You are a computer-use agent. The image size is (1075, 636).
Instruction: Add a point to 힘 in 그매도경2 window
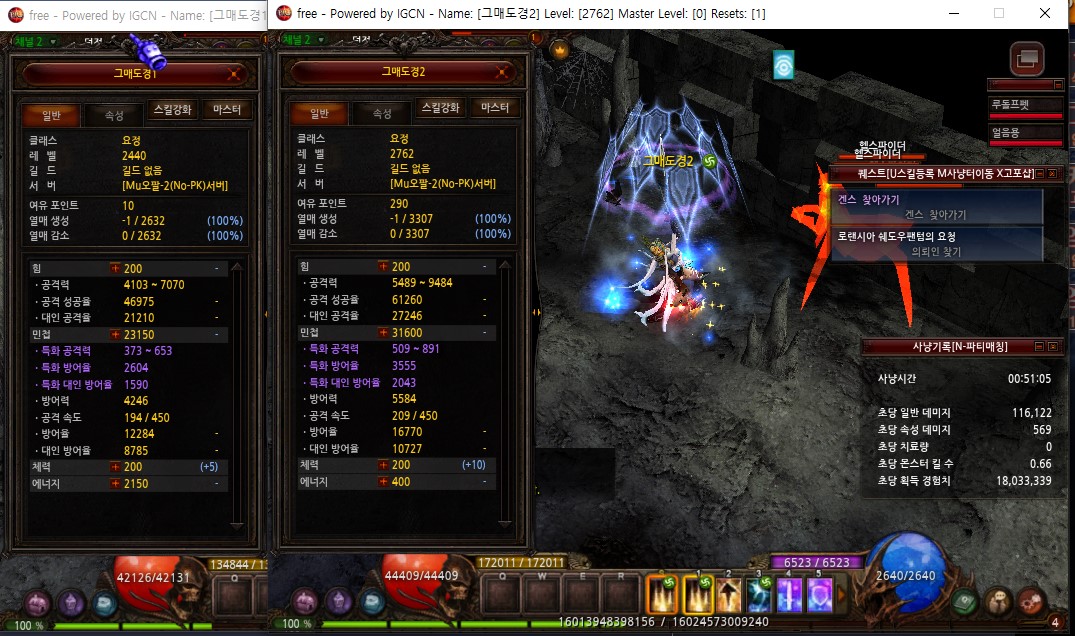(x=382, y=267)
